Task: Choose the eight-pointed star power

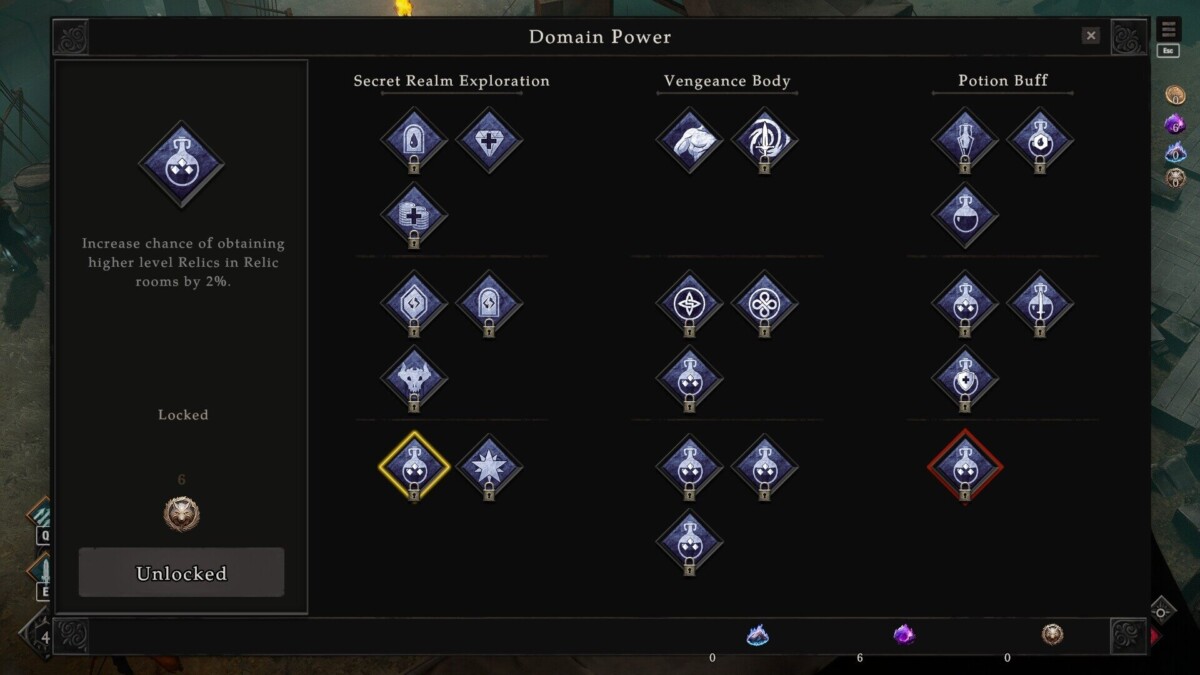Action: 489,466
